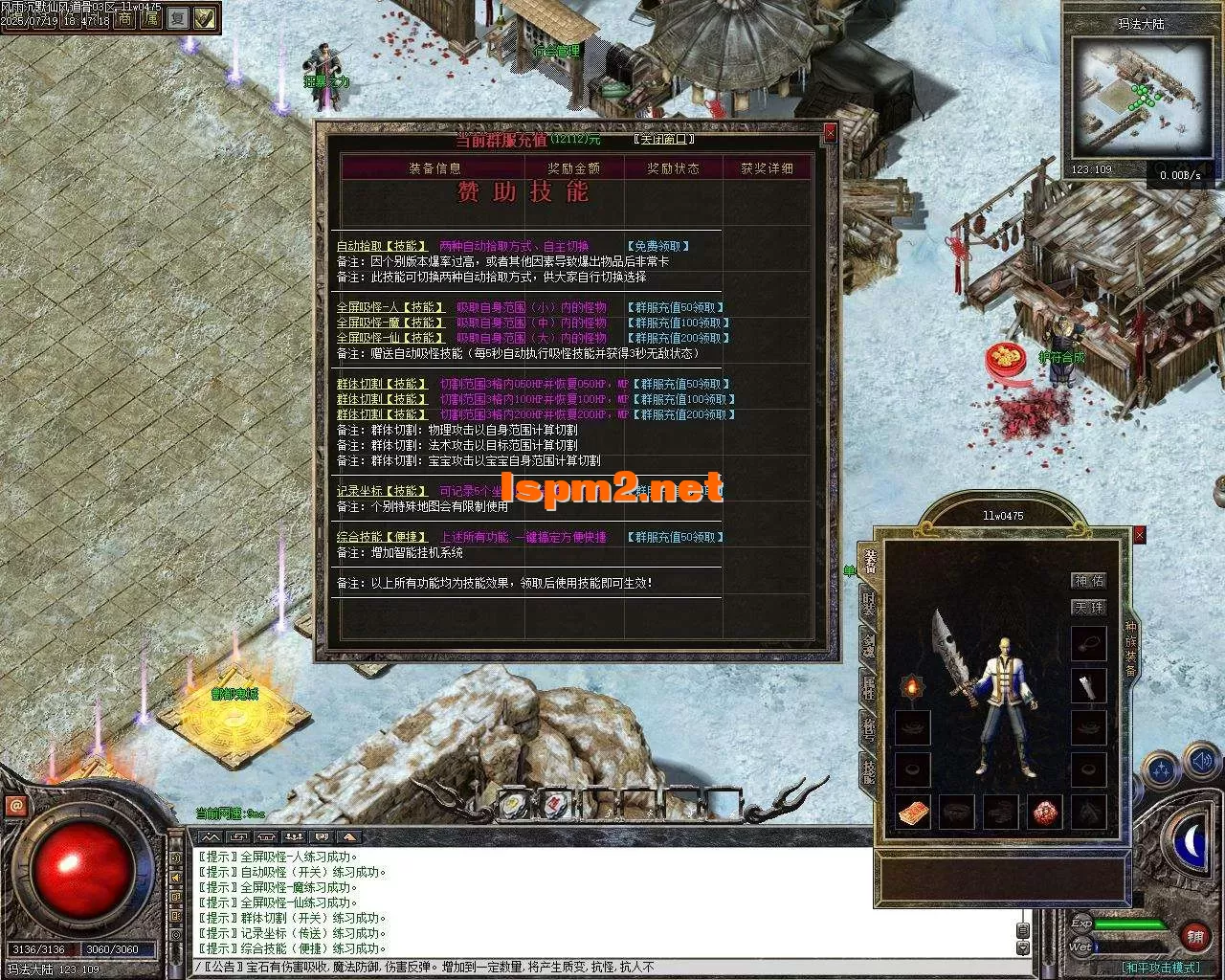
Task: Click the 天珠 button
Action: tap(1088, 608)
